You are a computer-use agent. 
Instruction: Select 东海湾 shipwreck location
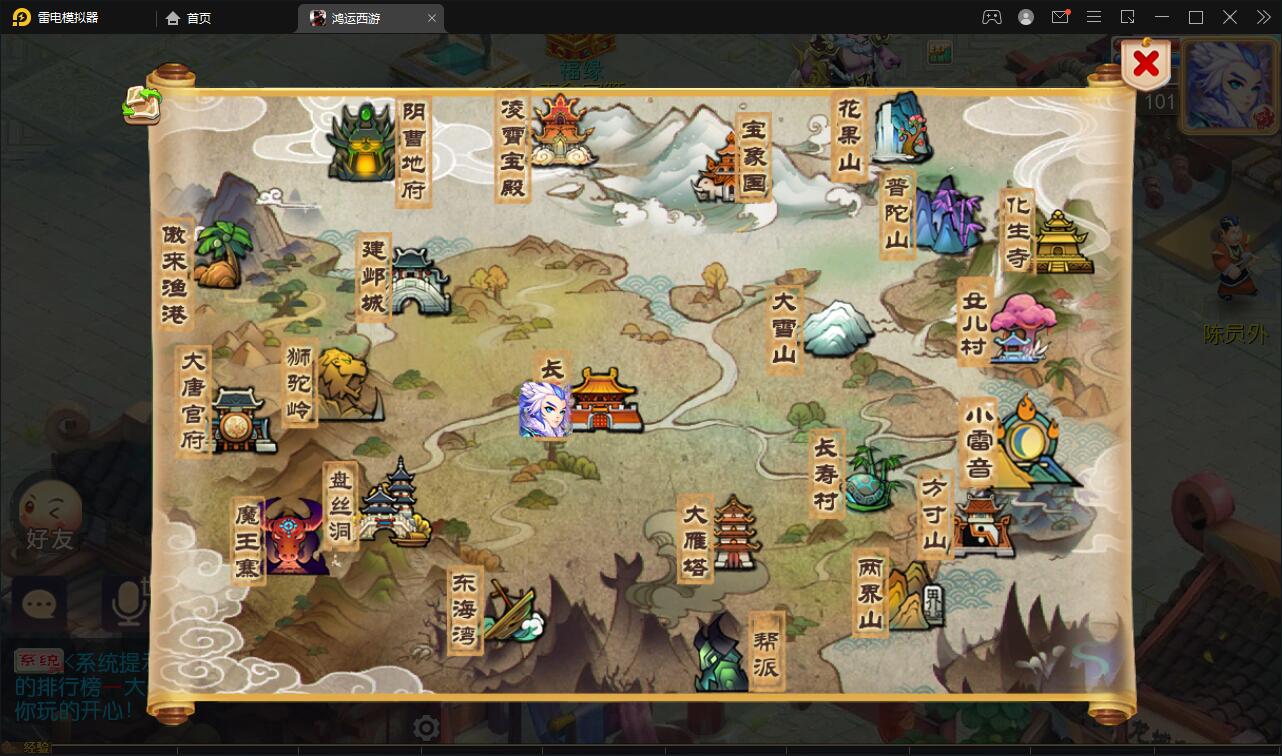(510, 612)
